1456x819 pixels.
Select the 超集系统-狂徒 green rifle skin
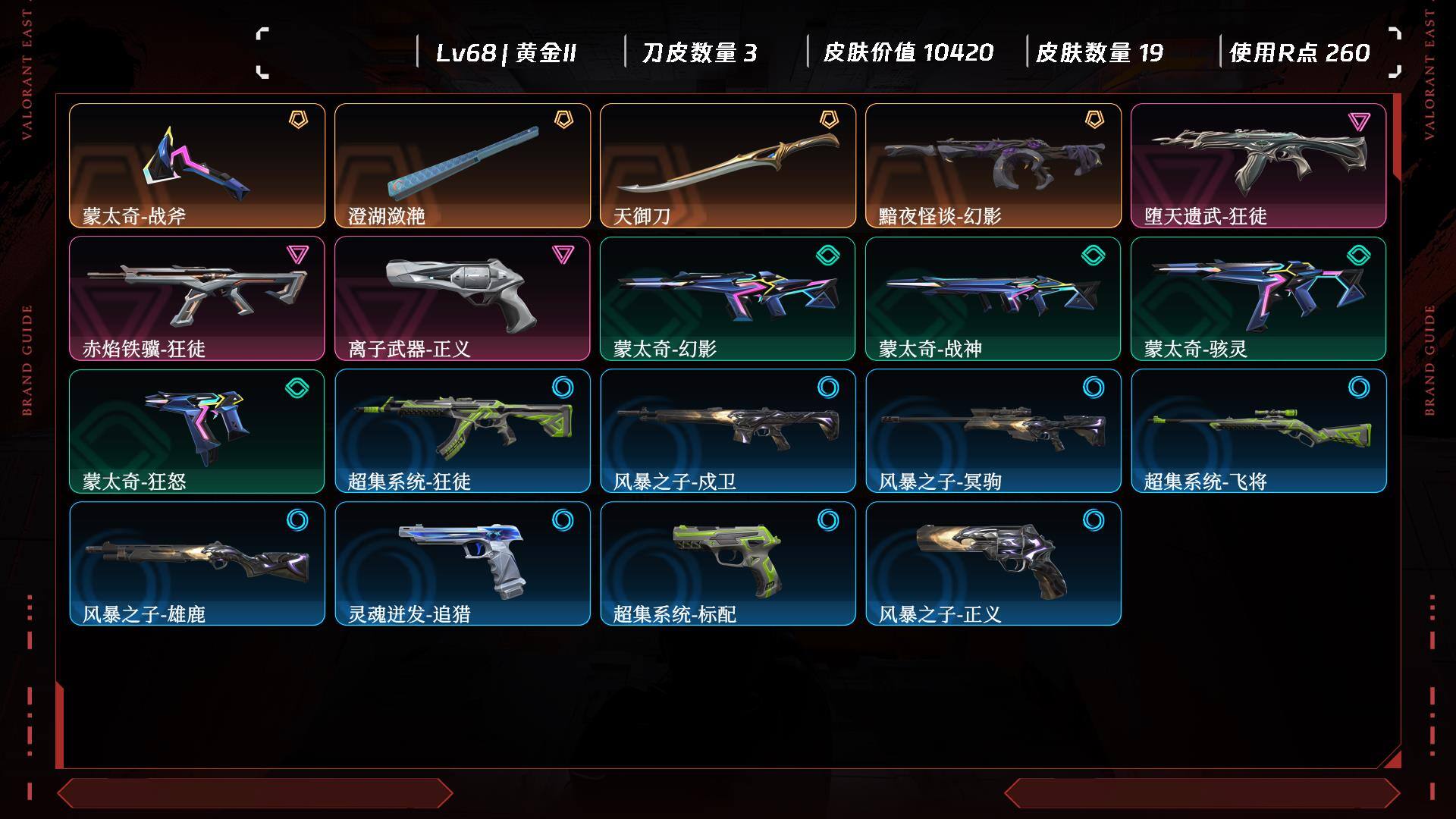click(463, 431)
